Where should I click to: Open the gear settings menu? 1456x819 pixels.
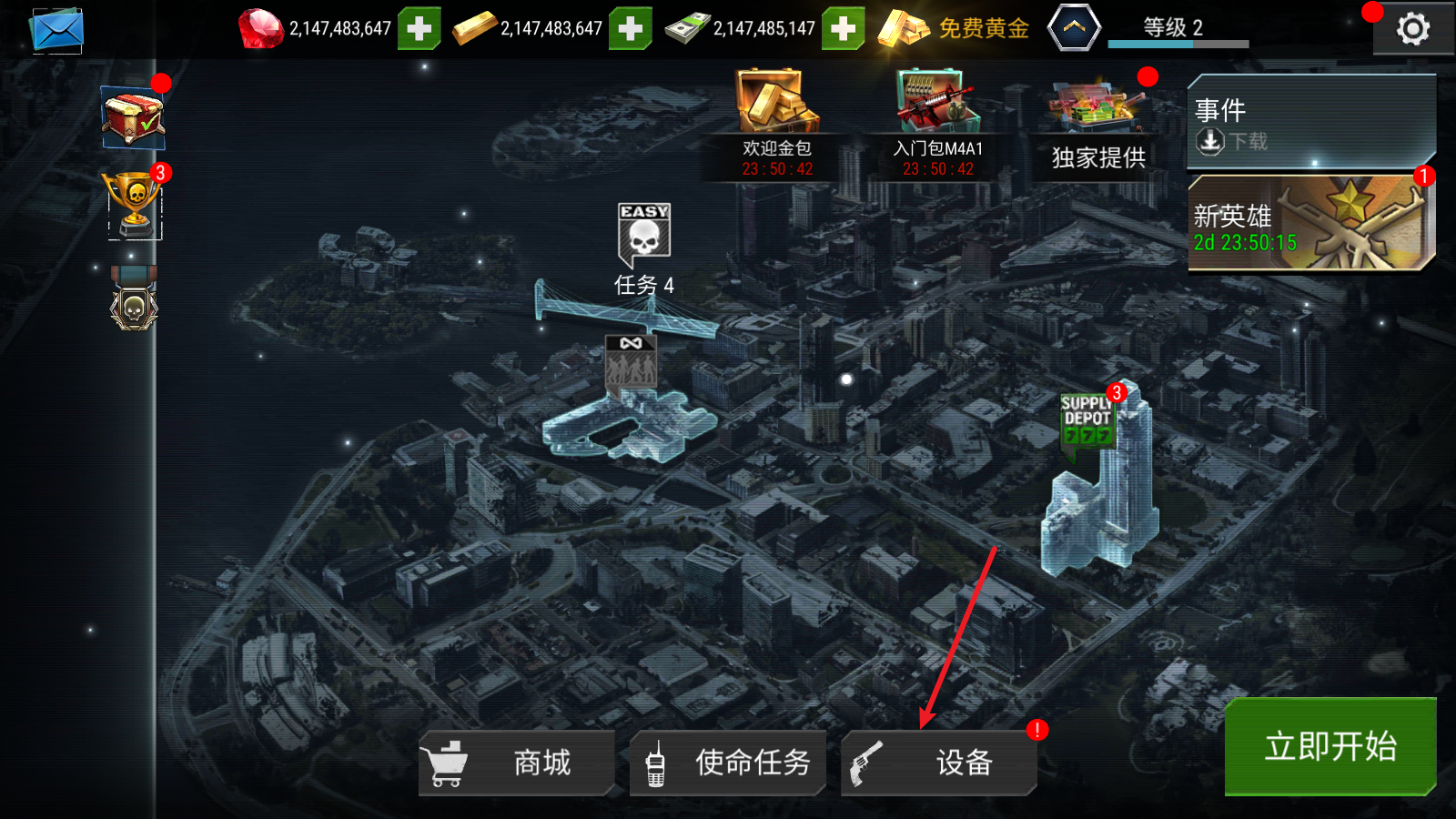point(1412,30)
